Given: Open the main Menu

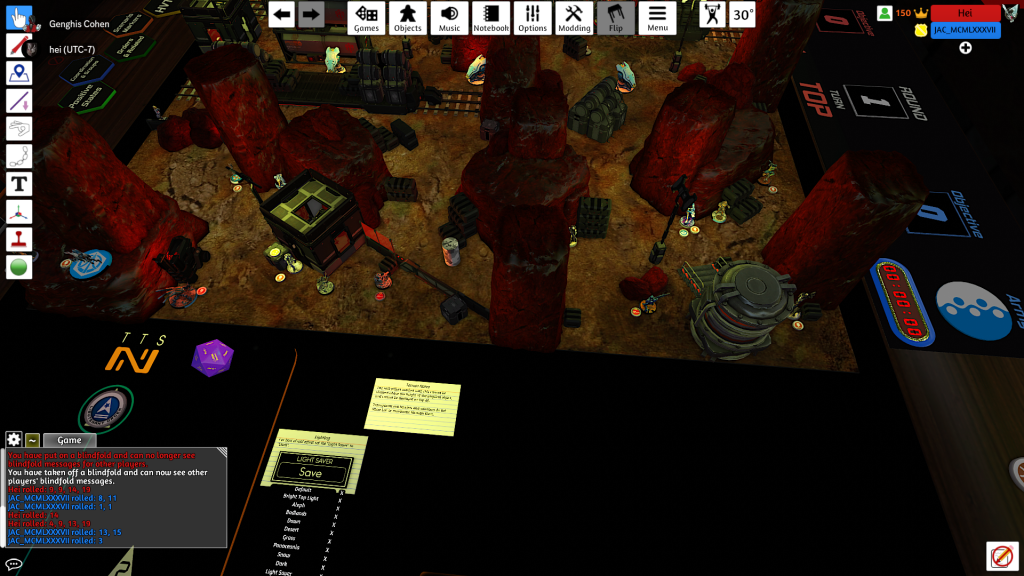Looking at the screenshot, I should 657,17.
